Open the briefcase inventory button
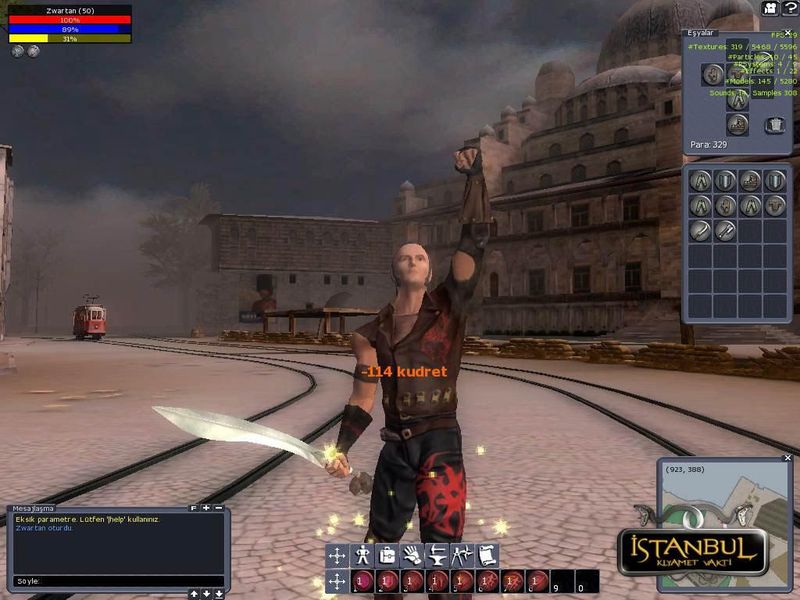This screenshot has height=600, width=800. (388, 556)
